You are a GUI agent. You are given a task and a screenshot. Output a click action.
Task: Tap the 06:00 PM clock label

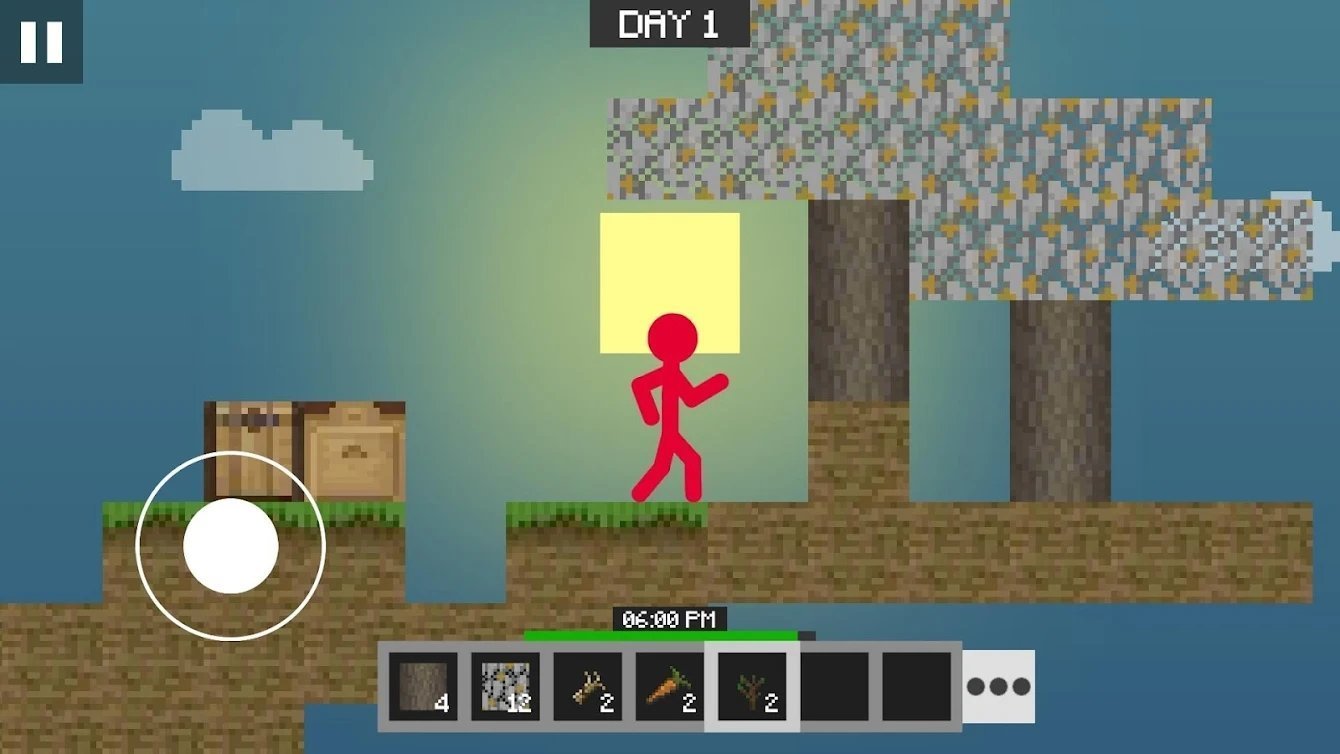668,619
